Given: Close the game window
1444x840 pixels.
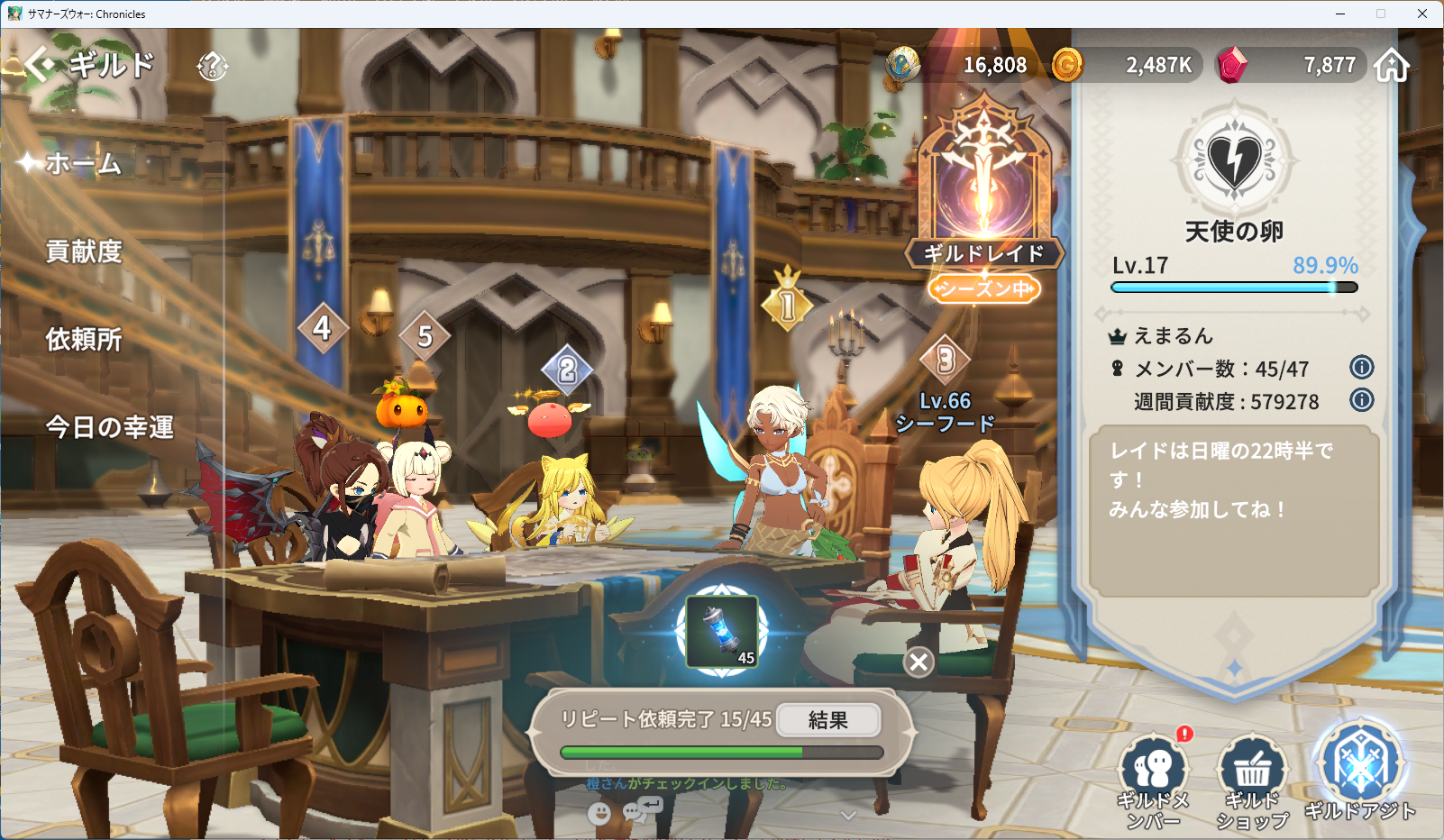Looking at the screenshot, I should tap(1421, 14).
